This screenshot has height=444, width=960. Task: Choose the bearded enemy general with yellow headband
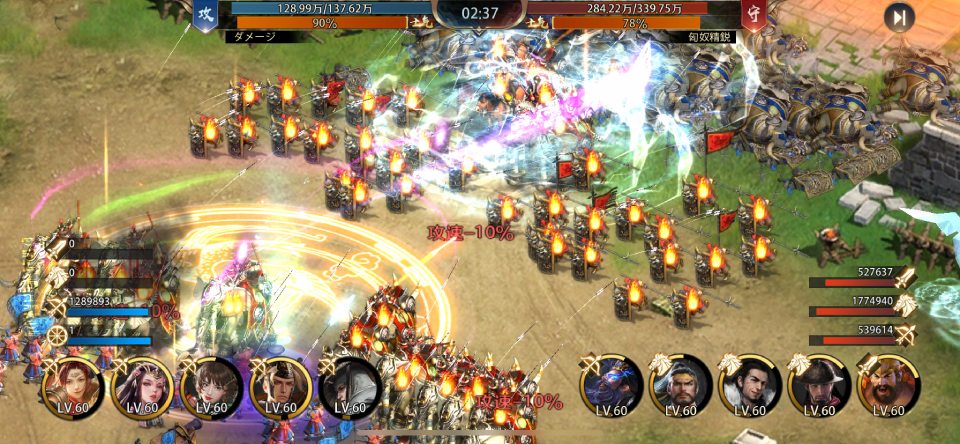click(x=681, y=386)
